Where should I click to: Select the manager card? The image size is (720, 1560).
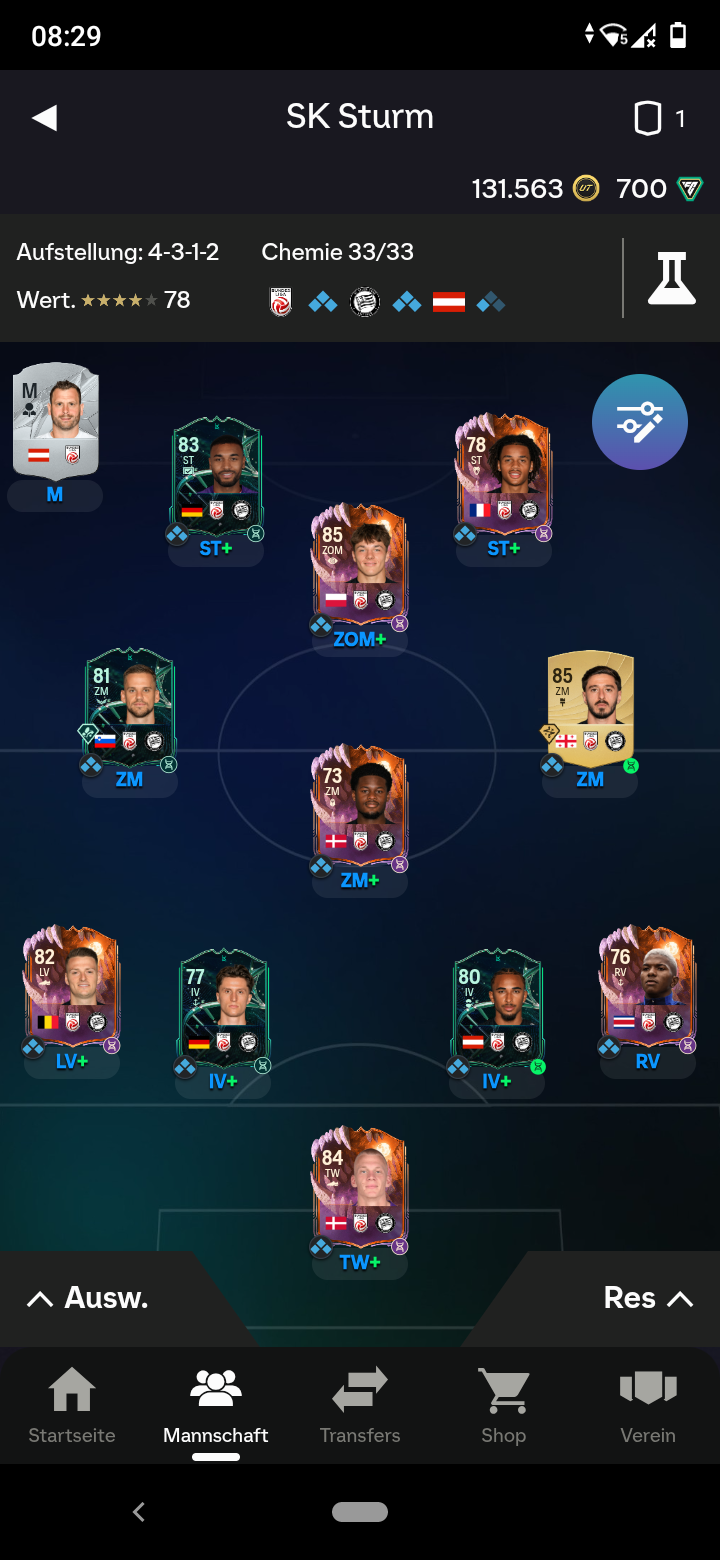click(x=56, y=421)
